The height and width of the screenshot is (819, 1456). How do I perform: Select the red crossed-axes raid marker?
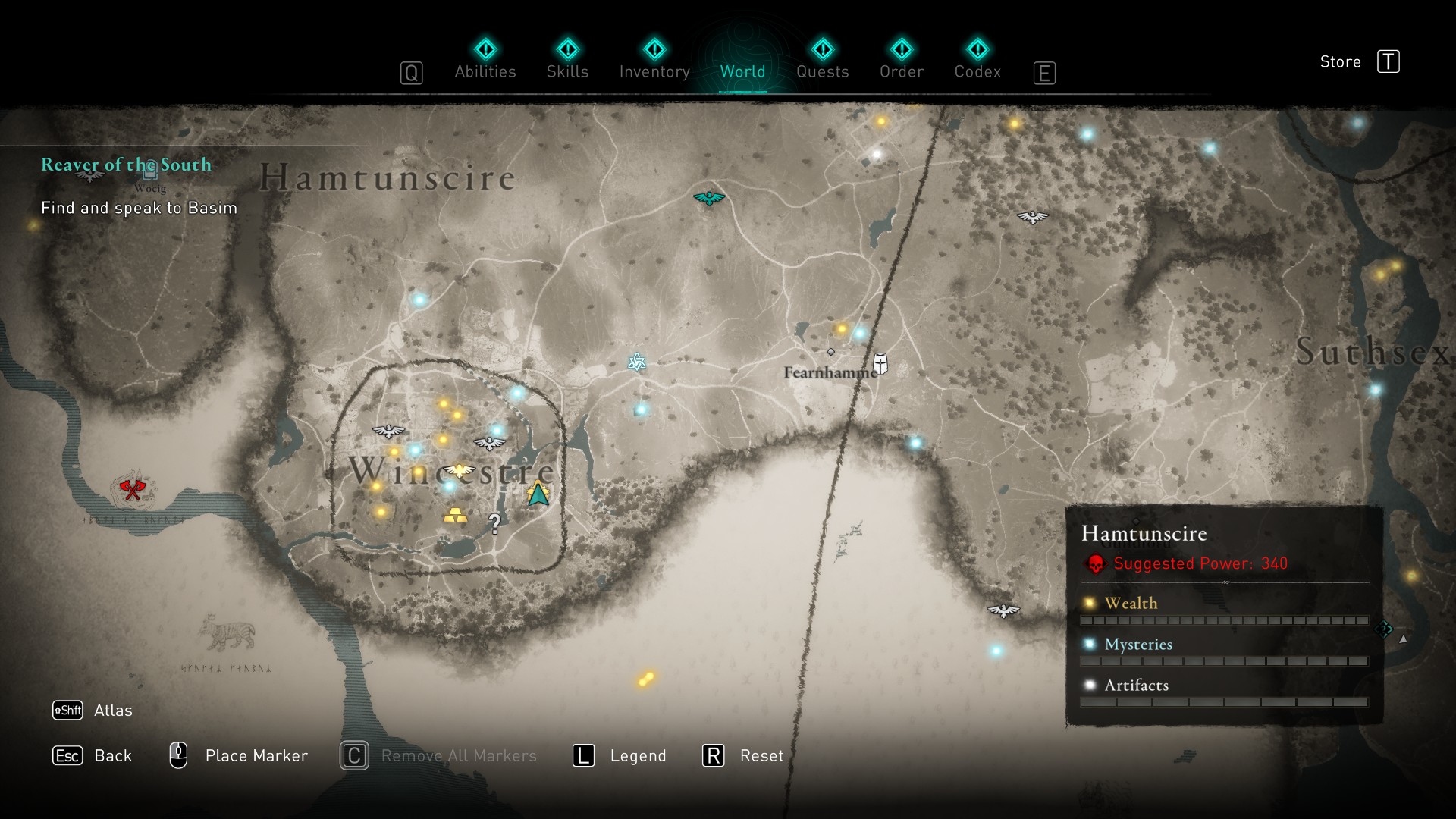coord(133,489)
